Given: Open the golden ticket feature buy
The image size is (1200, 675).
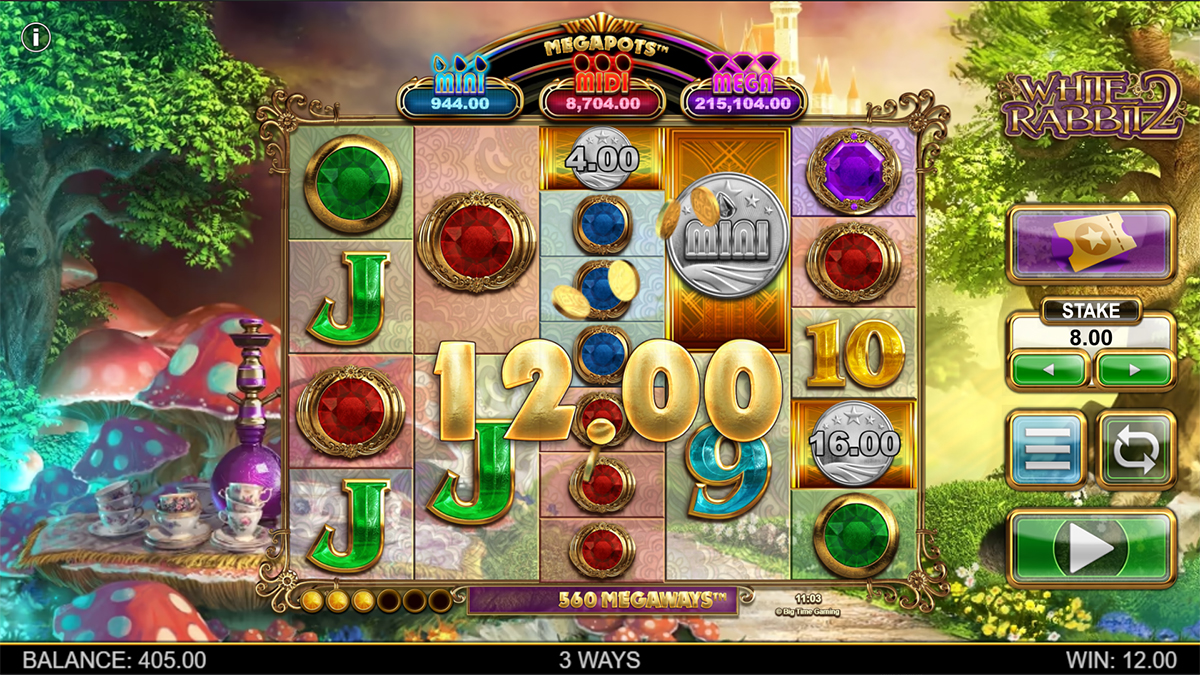Looking at the screenshot, I should [1091, 244].
